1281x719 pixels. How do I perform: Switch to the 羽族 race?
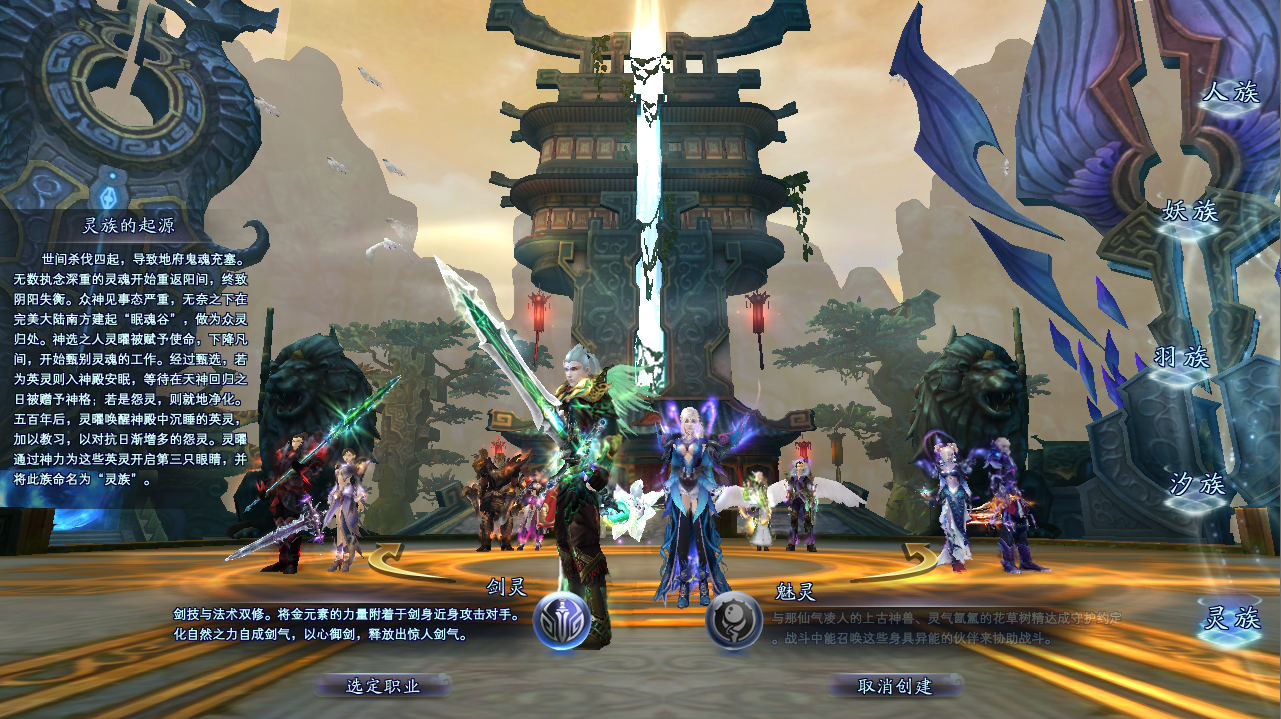(1181, 358)
